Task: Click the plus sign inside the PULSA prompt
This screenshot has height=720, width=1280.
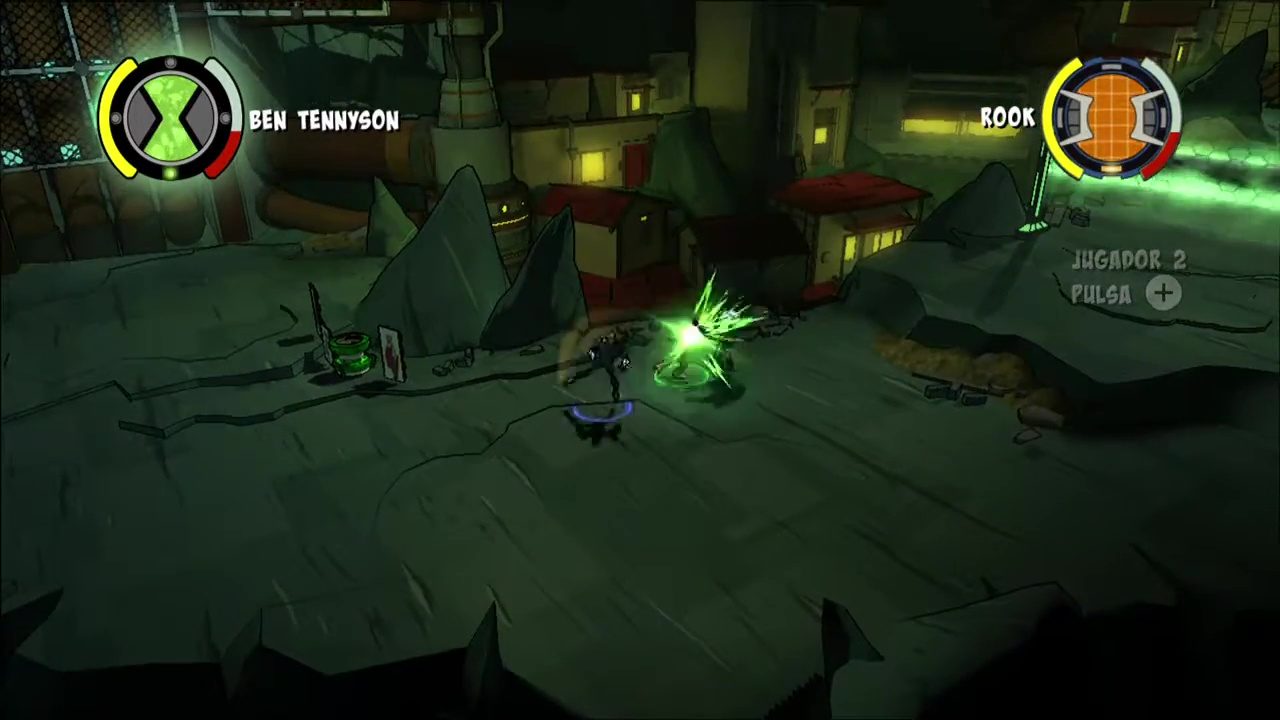Action: [x=1163, y=293]
